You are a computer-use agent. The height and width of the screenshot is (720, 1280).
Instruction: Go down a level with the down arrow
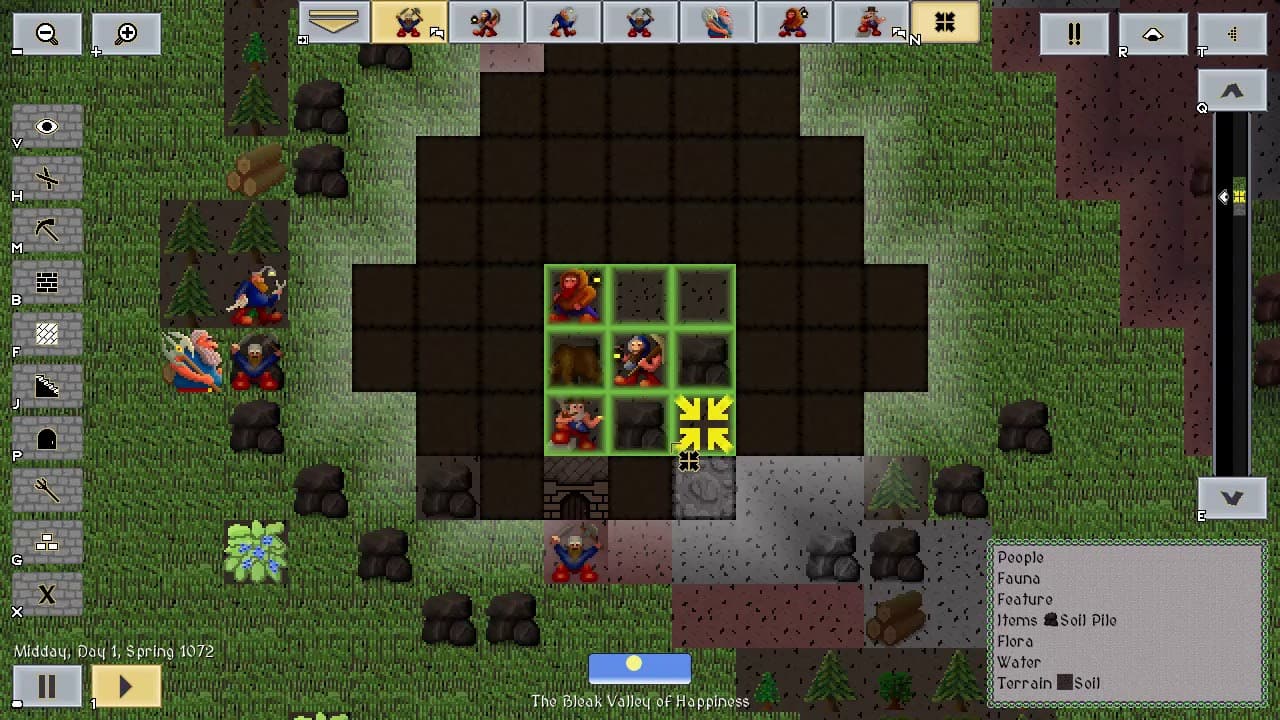[1231, 497]
